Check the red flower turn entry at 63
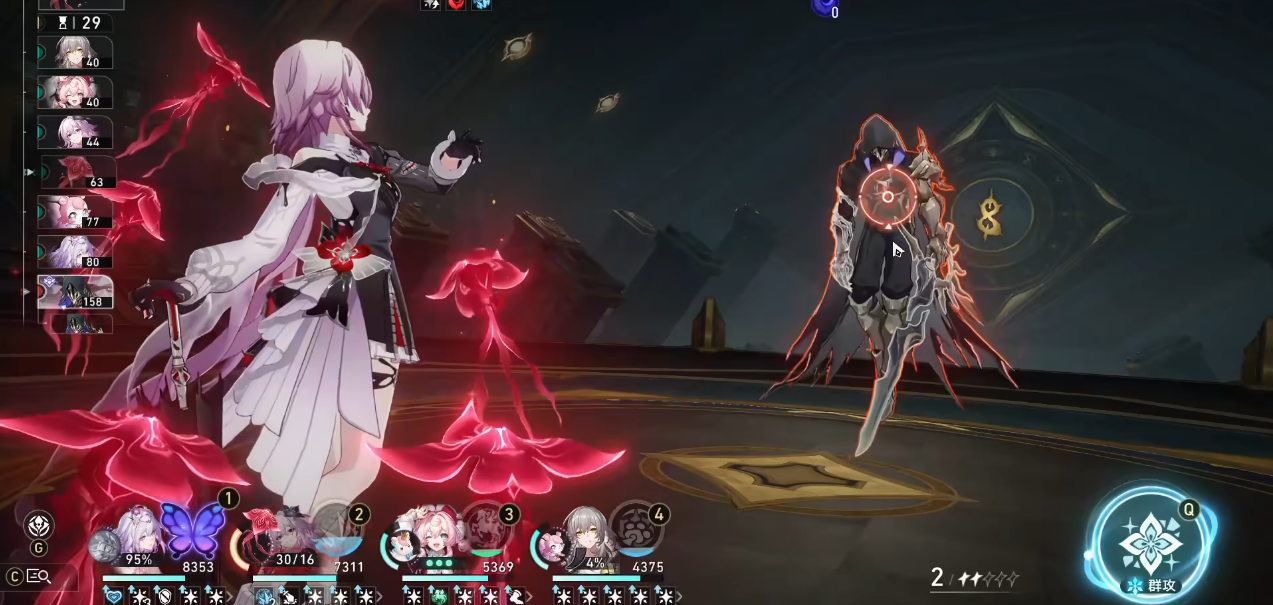 click(x=79, y=172)
